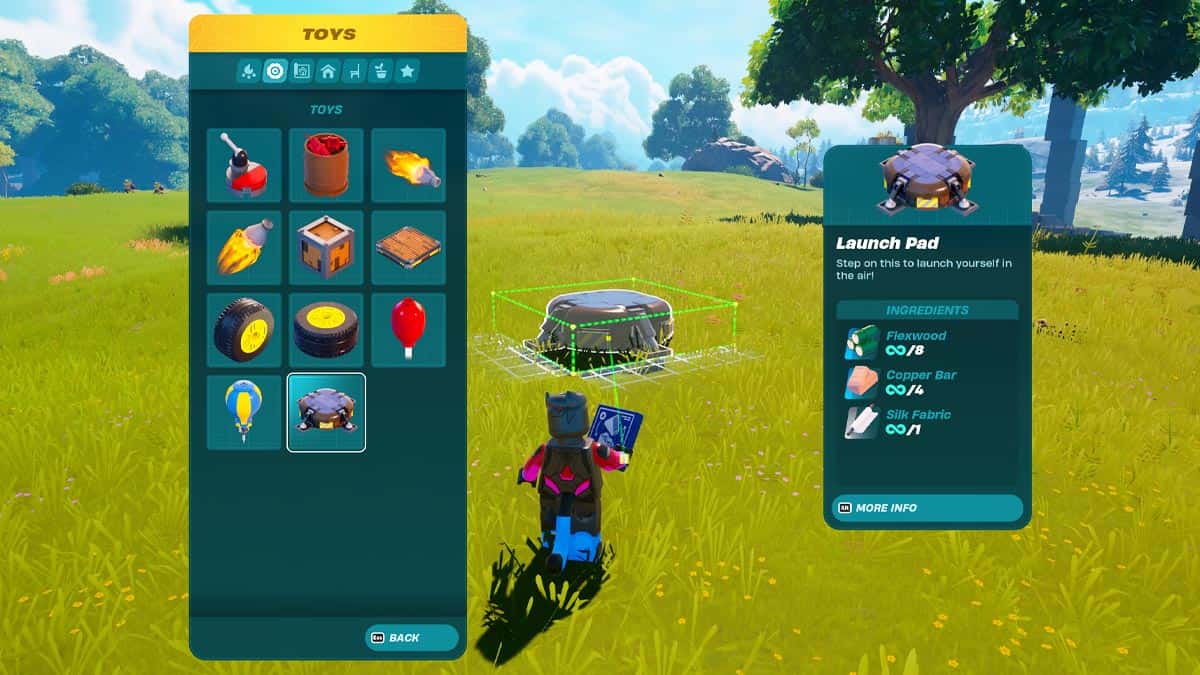Select the Toys target category tab
This screenshot has width=1200, height=675.
pyautogui.click(x=275, y=71)
